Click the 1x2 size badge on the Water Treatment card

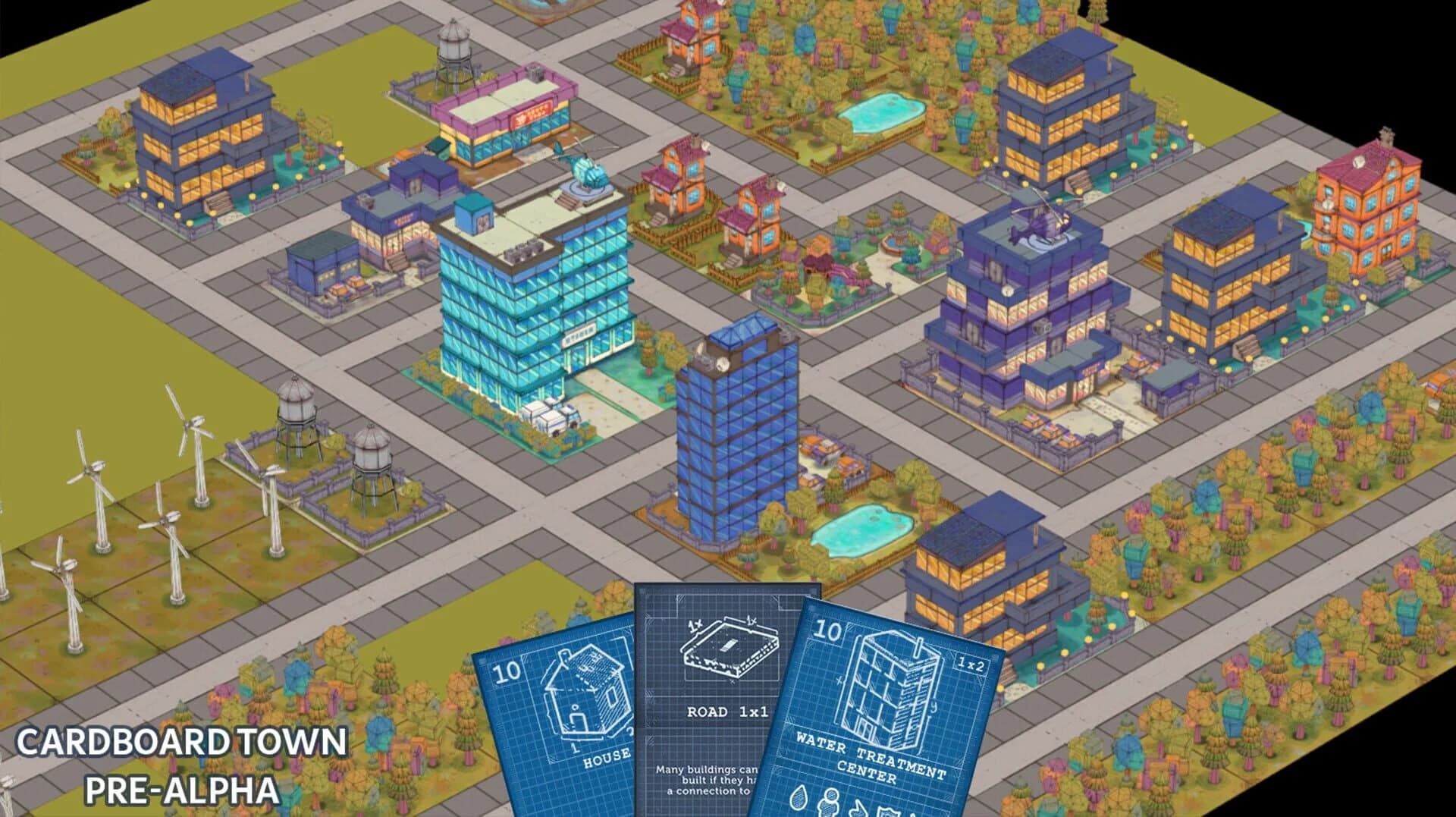click(972, 664)
